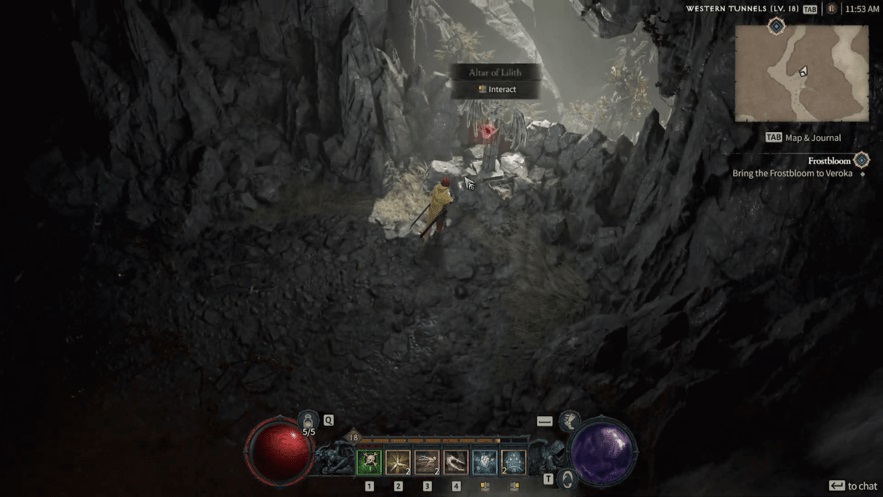
Task: Cast the bone scythe skill
Action: click(456, 462)
